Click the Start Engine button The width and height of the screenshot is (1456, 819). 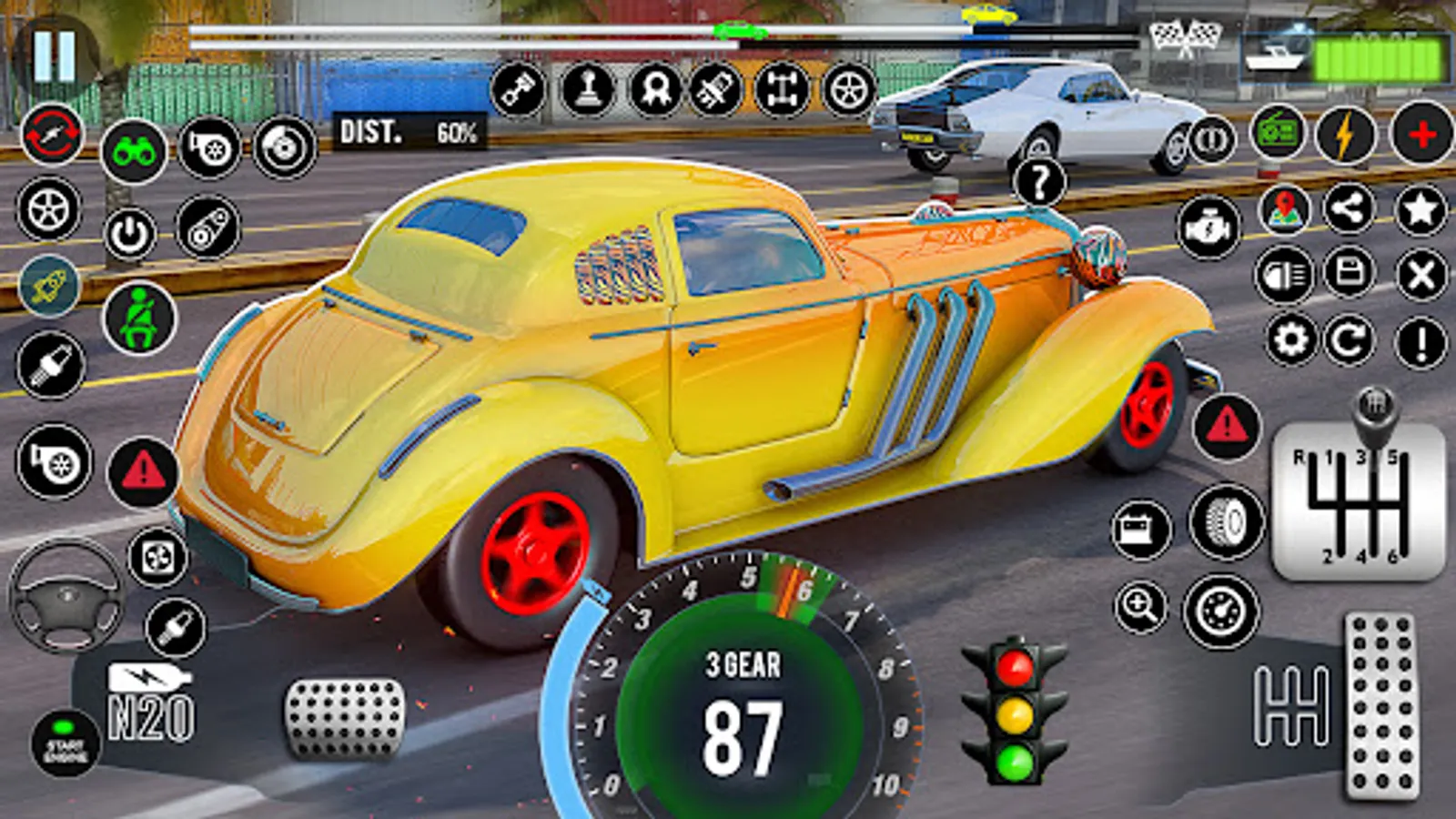(x=65, y=744)
